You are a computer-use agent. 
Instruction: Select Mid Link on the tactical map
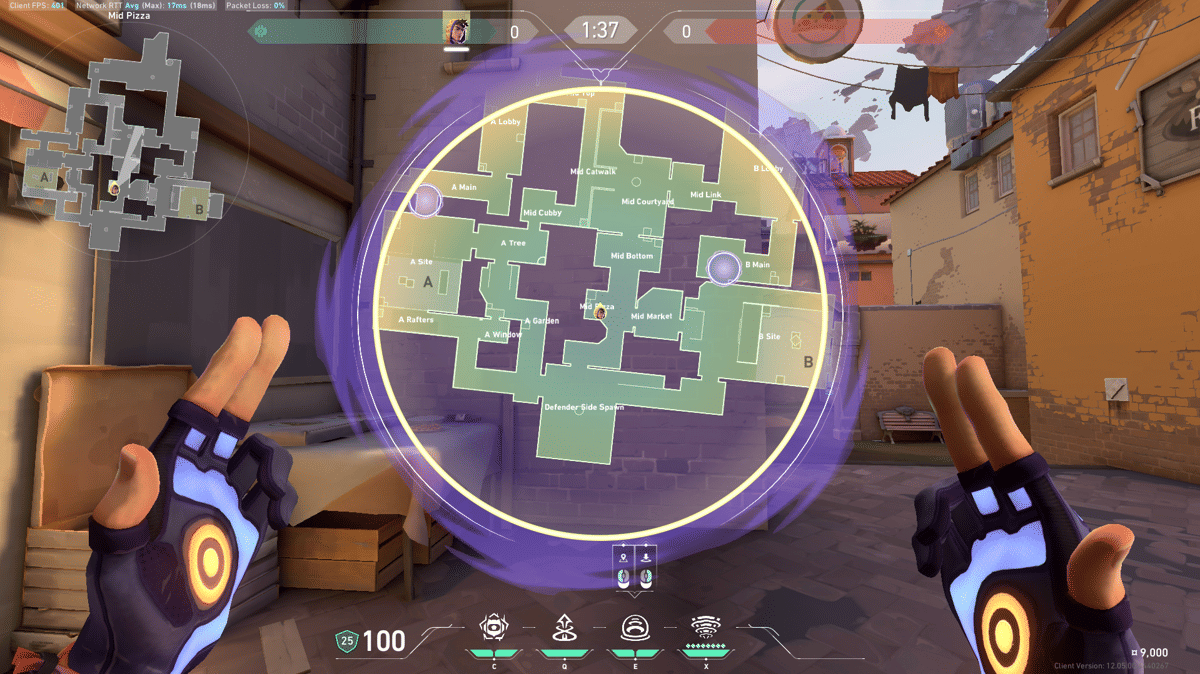[x=706, y=195]
